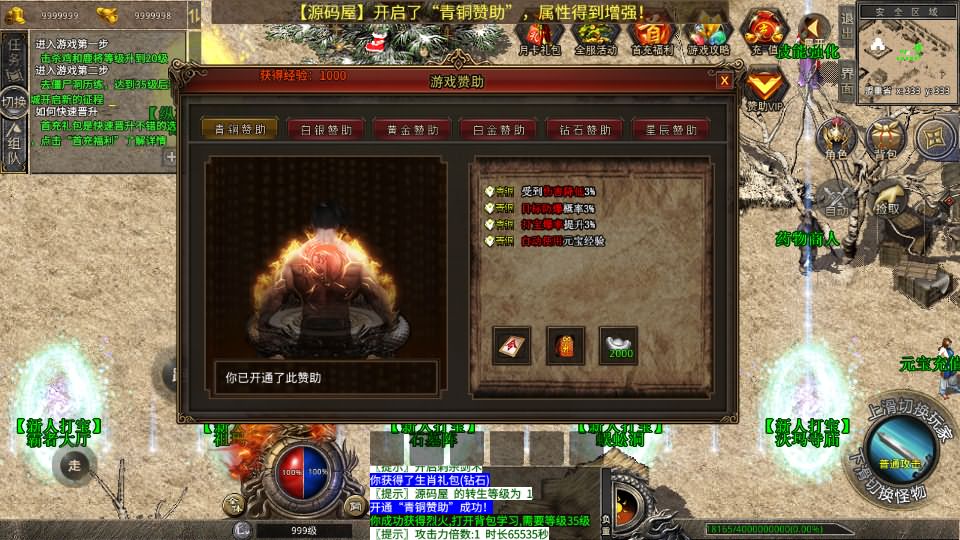This screenshot has height=540, width=960.
Task: Open the 首充福利 first recharge icon
Action: (x=651, y=35)
